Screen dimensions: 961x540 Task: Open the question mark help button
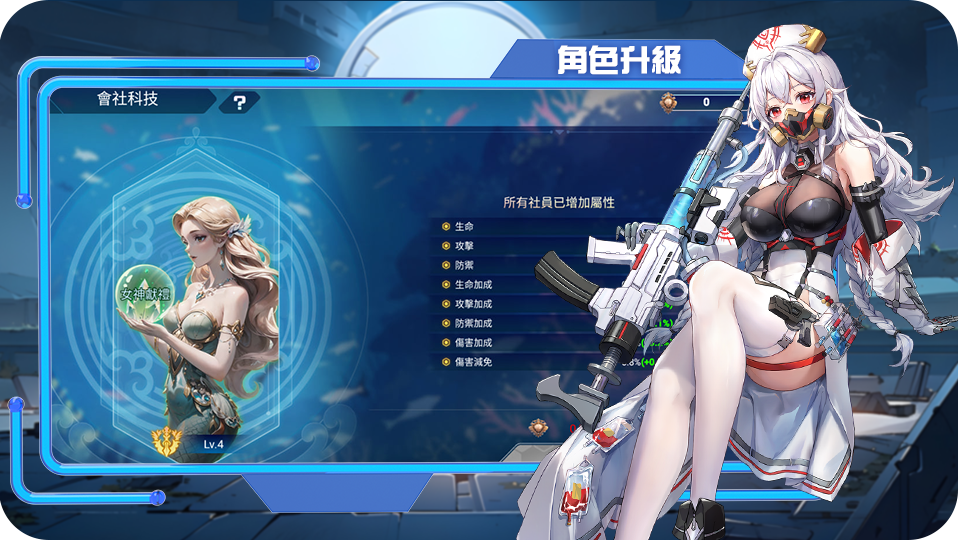[x=240, y=101]
